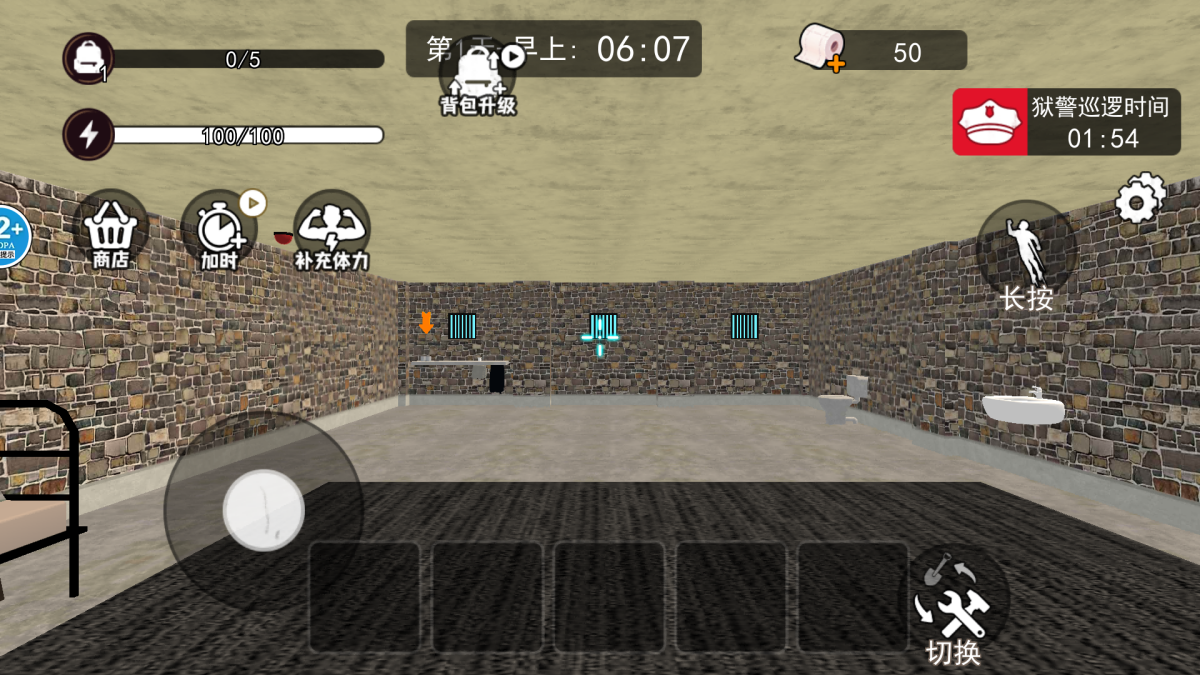Tap the 长按 running figure button

(1026, 251)
